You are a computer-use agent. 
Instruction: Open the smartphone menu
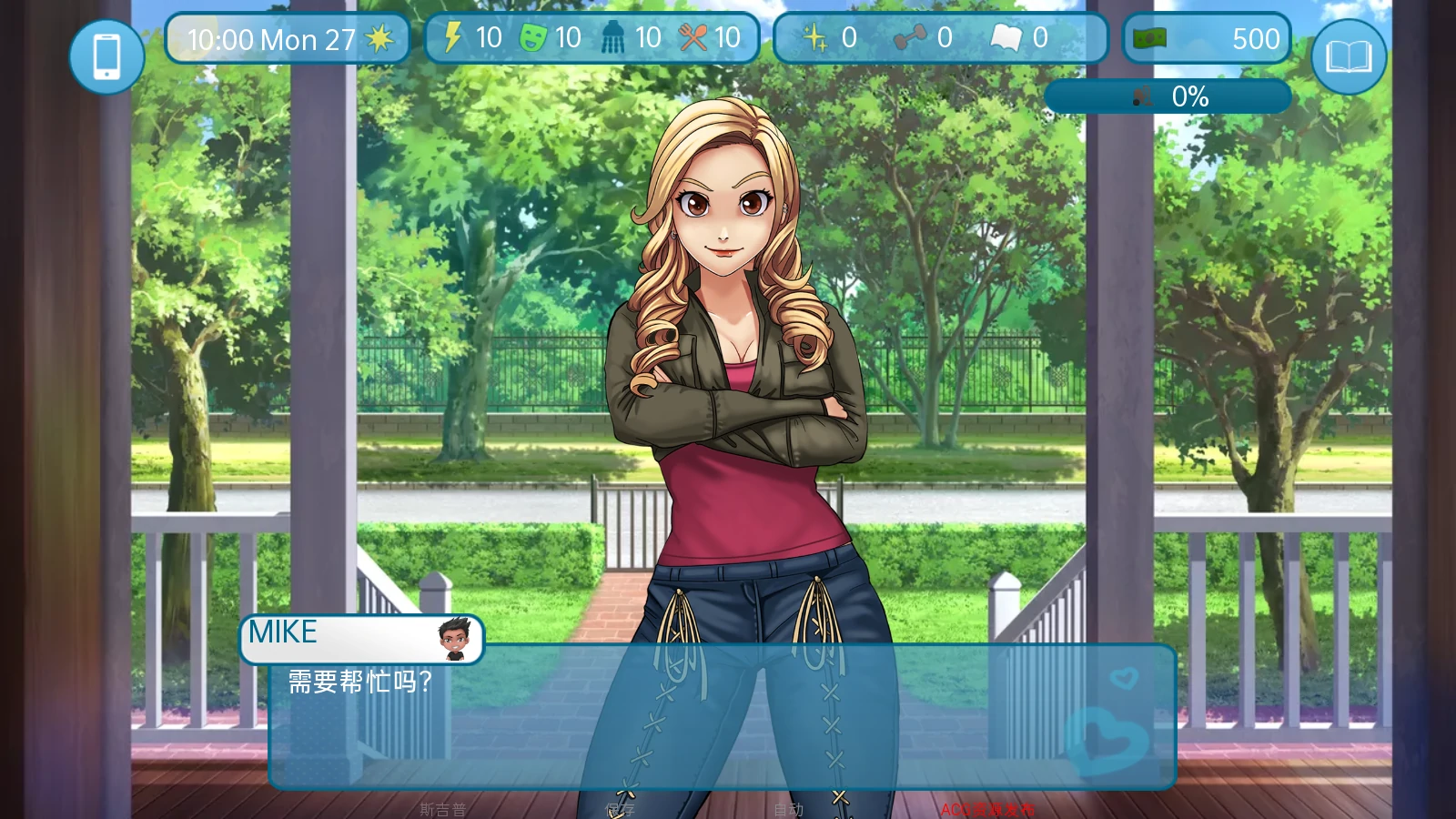pos(106,56)
